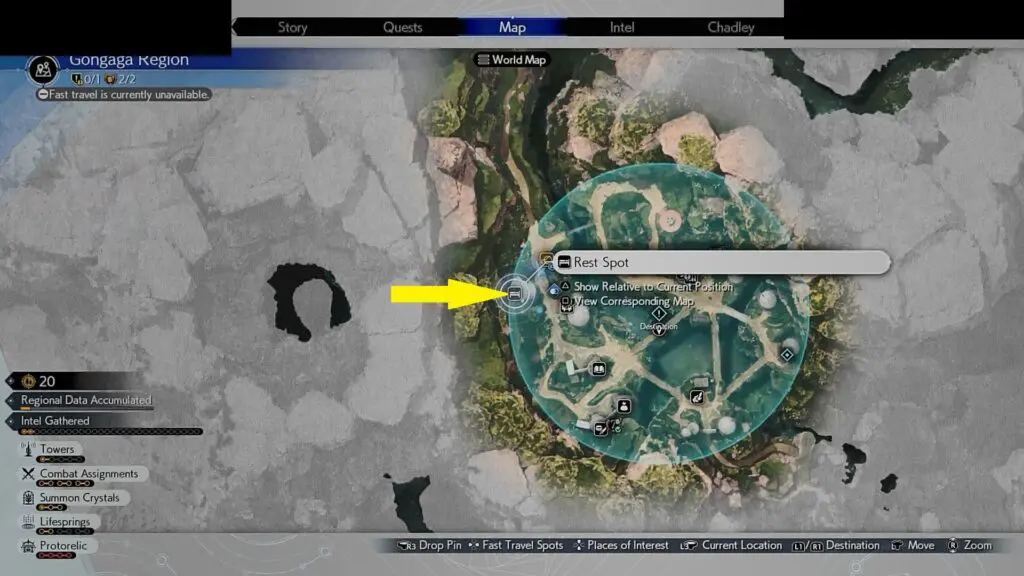Choose View Corresponding Map option
The height and width of the screenshot is (576, 1024).
633,301
